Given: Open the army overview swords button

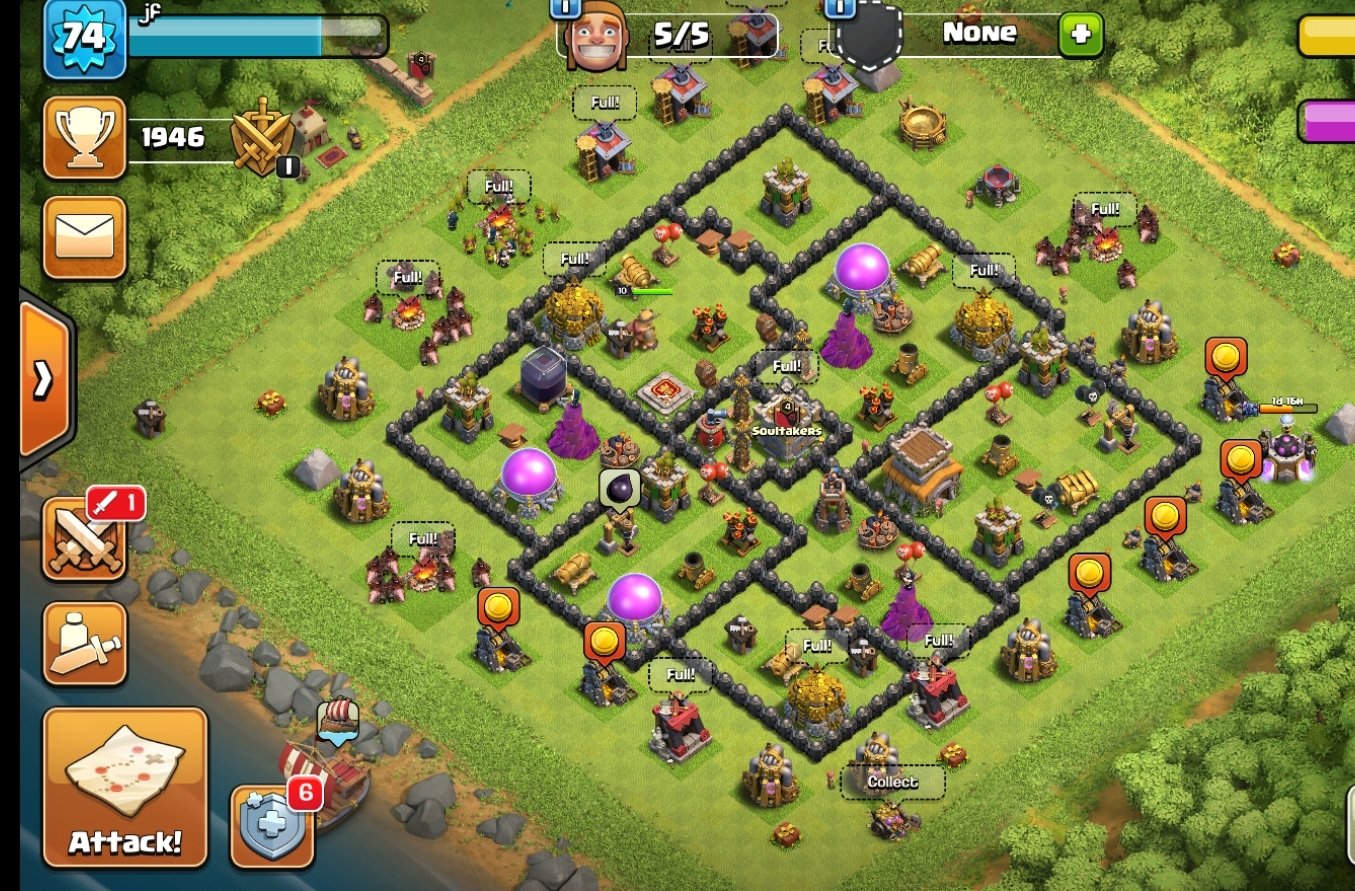Looking at the screenshot, I should [x=84, y=538].
